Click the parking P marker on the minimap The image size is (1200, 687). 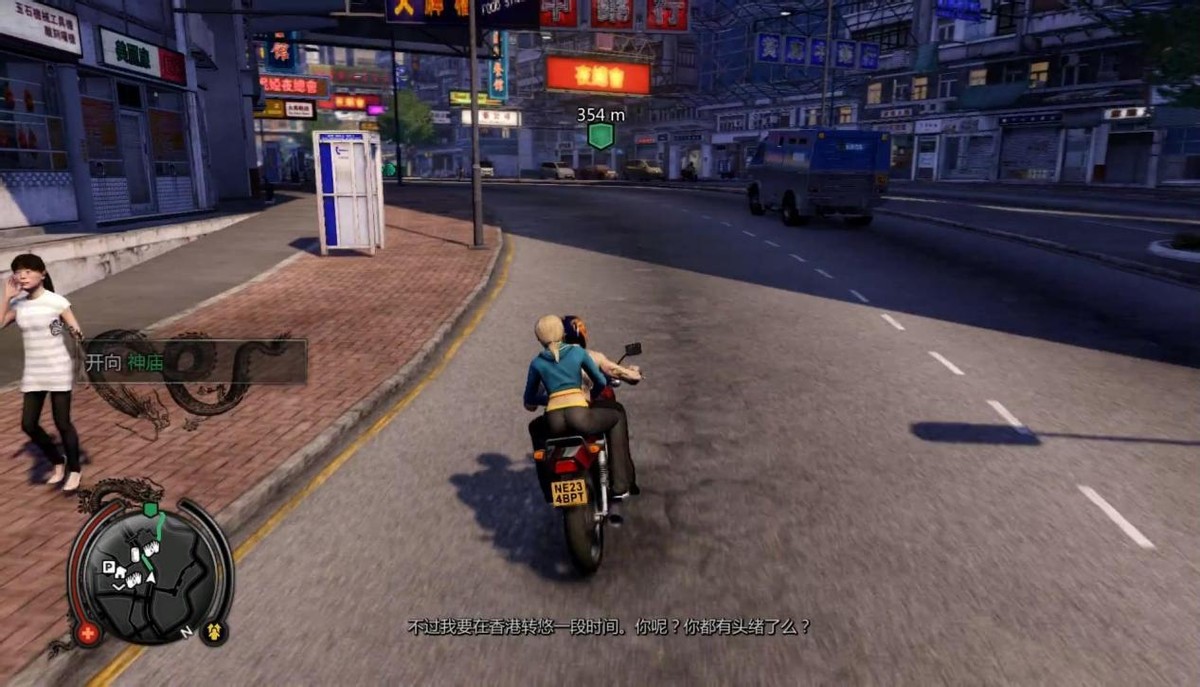pyautogui.click(x=109, y=566)
